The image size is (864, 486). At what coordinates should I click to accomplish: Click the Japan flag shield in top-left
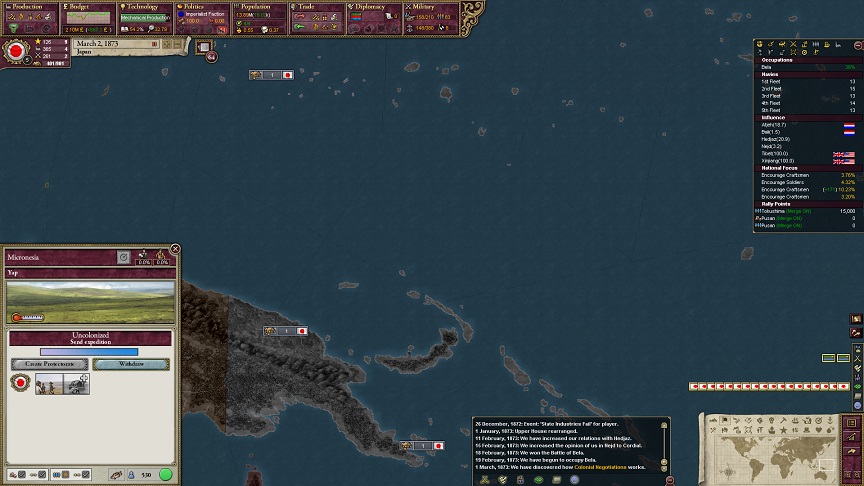tap(16, 50)
